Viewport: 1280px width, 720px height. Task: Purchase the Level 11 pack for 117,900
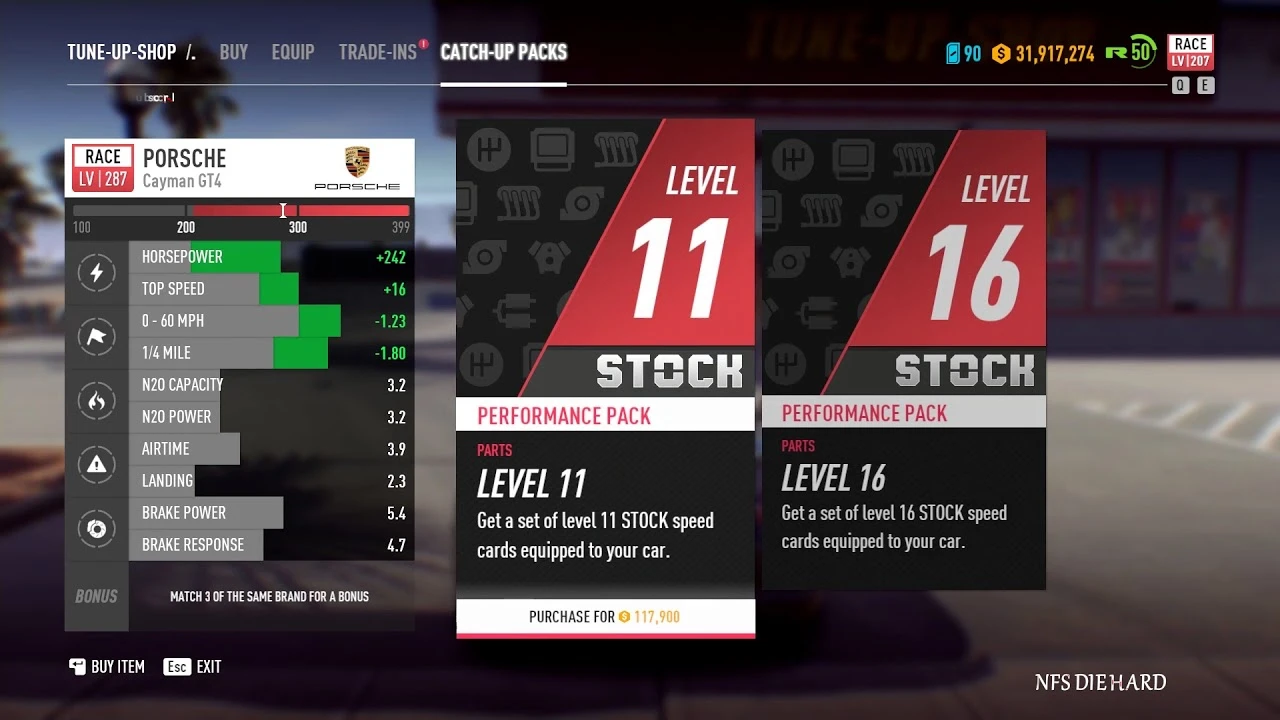point(605,617)
